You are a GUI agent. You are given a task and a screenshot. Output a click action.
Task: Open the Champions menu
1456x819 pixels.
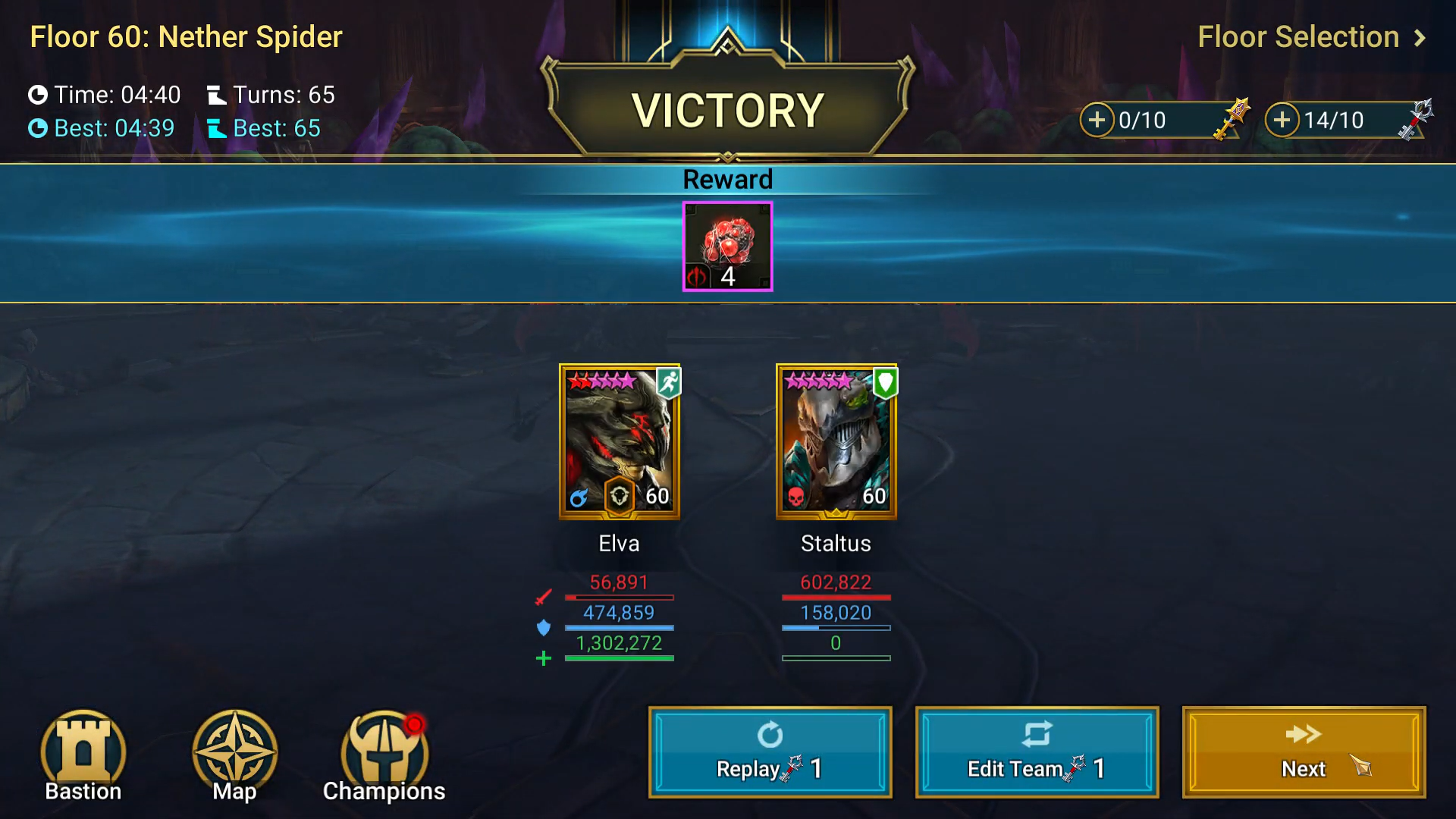(384, 756)
